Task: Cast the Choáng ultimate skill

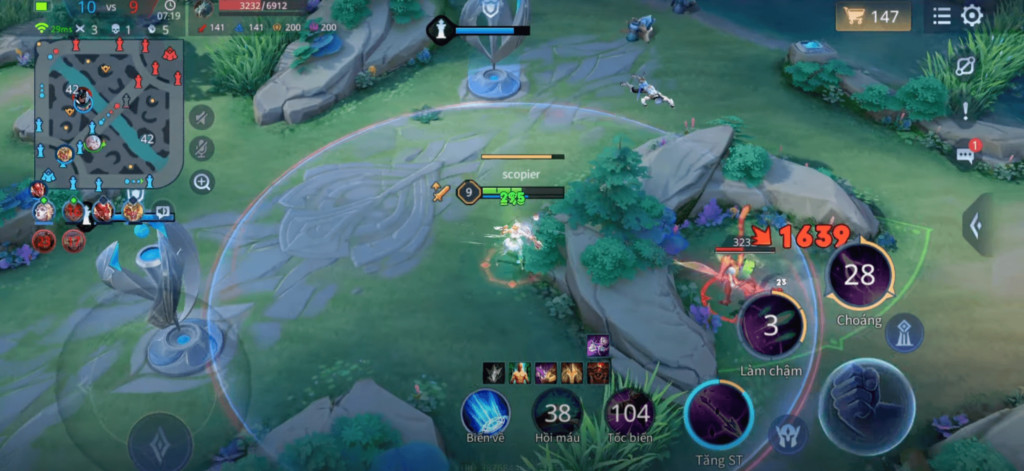Action: click(x=859, y=275)
